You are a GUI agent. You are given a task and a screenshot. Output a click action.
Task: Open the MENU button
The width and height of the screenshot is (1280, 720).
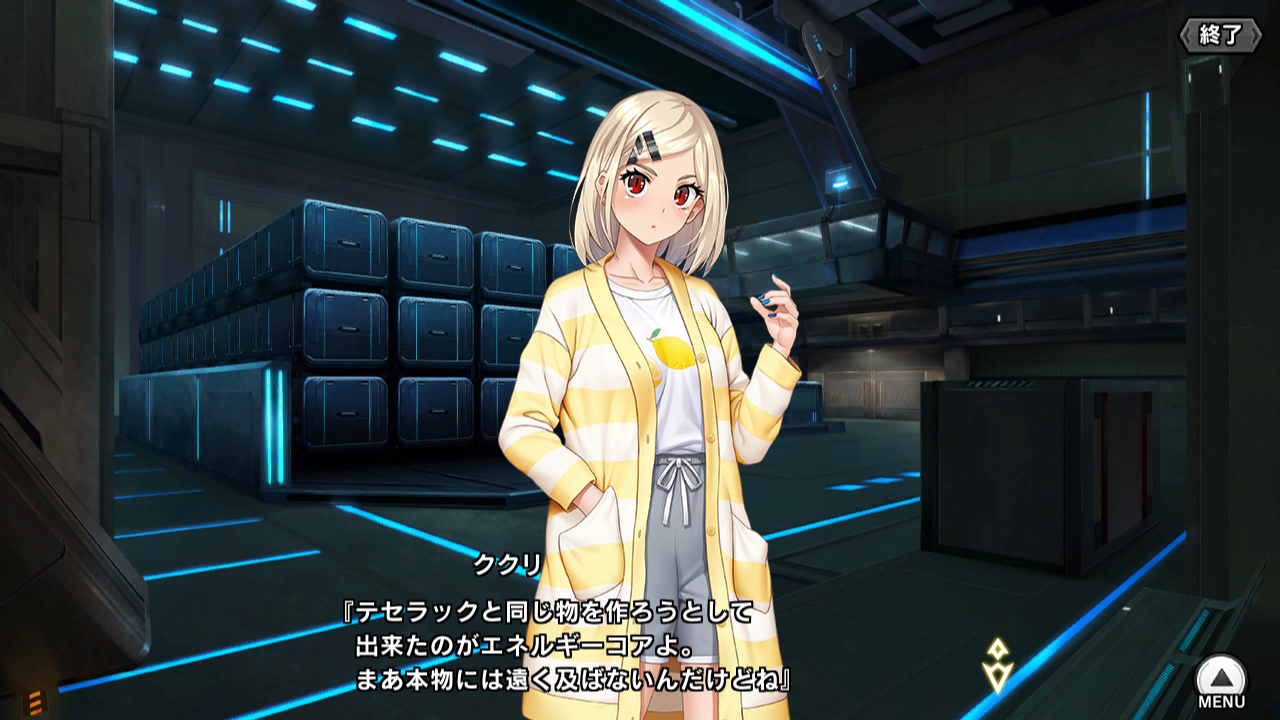tap(1221, 680)
